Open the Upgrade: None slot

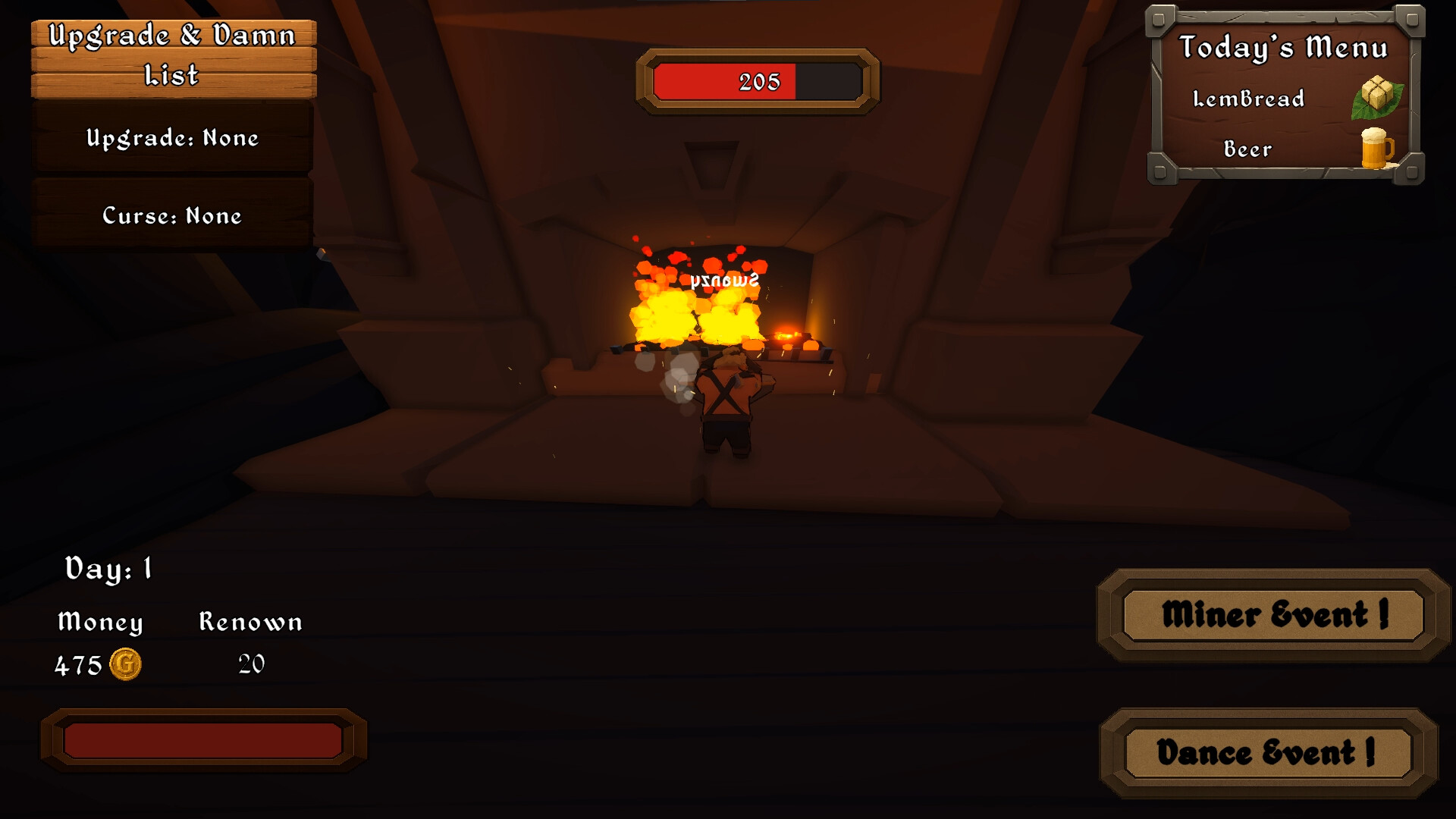[171, 139]
